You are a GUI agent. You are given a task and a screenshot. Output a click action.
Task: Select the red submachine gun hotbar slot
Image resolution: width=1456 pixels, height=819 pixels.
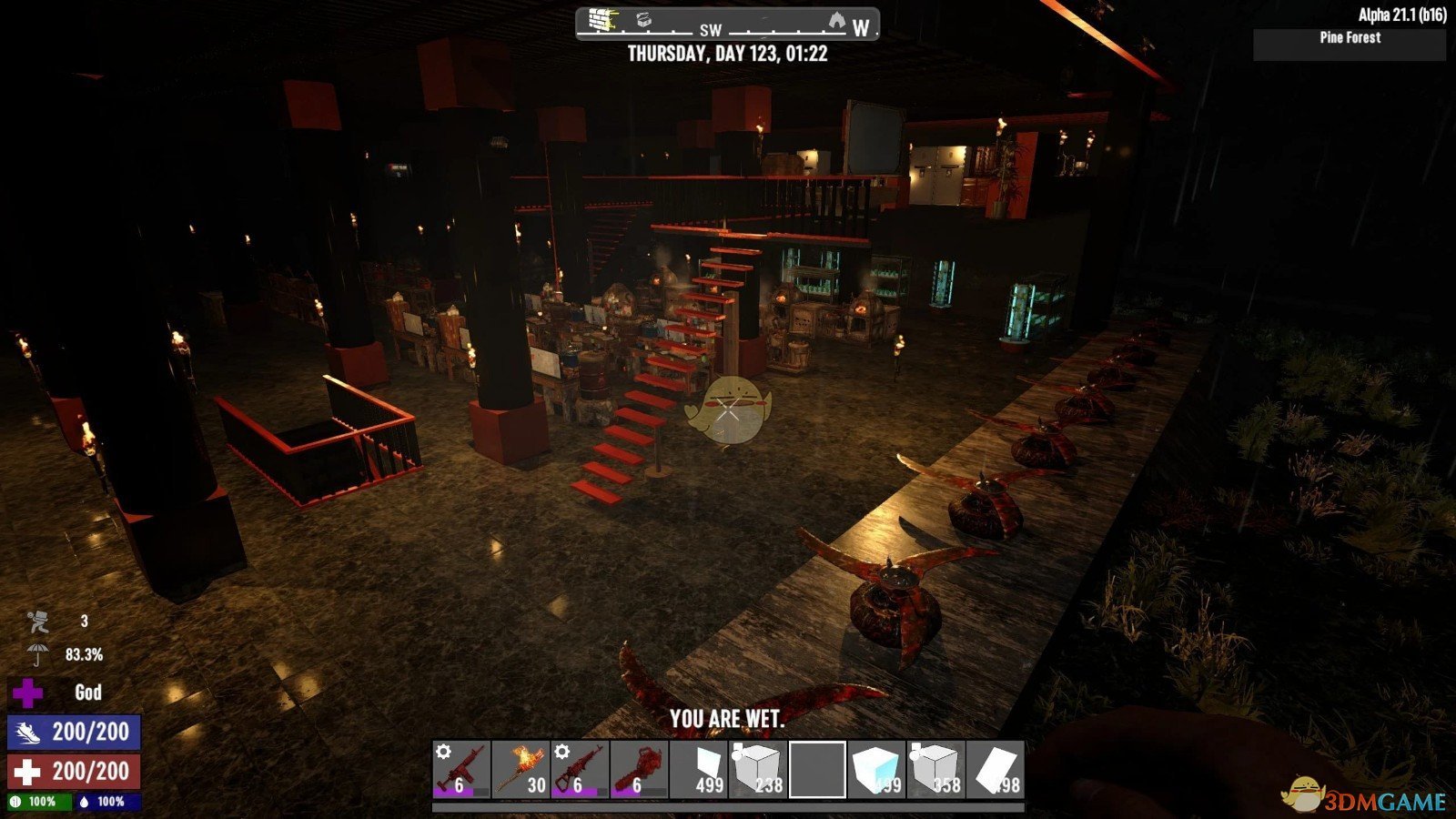tap(461, 770)
